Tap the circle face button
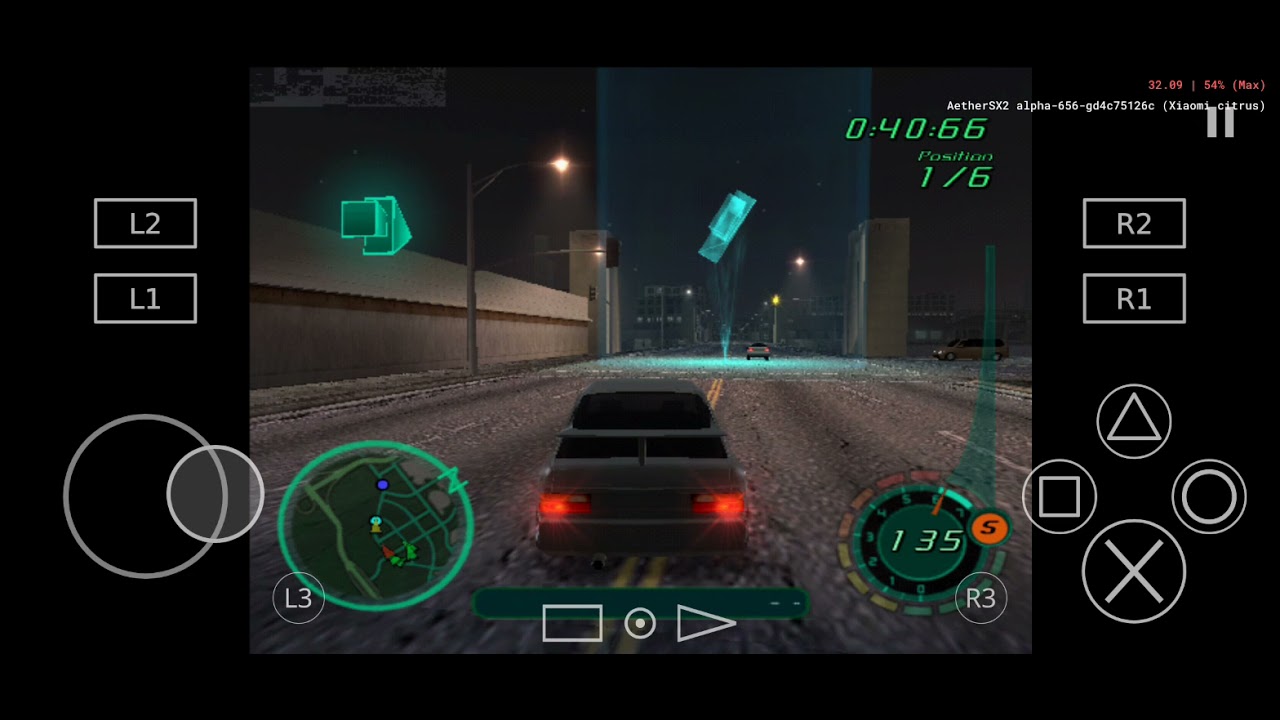Image resolution: width=1280 pixels, height=720 pixels. pos(1209,496)
